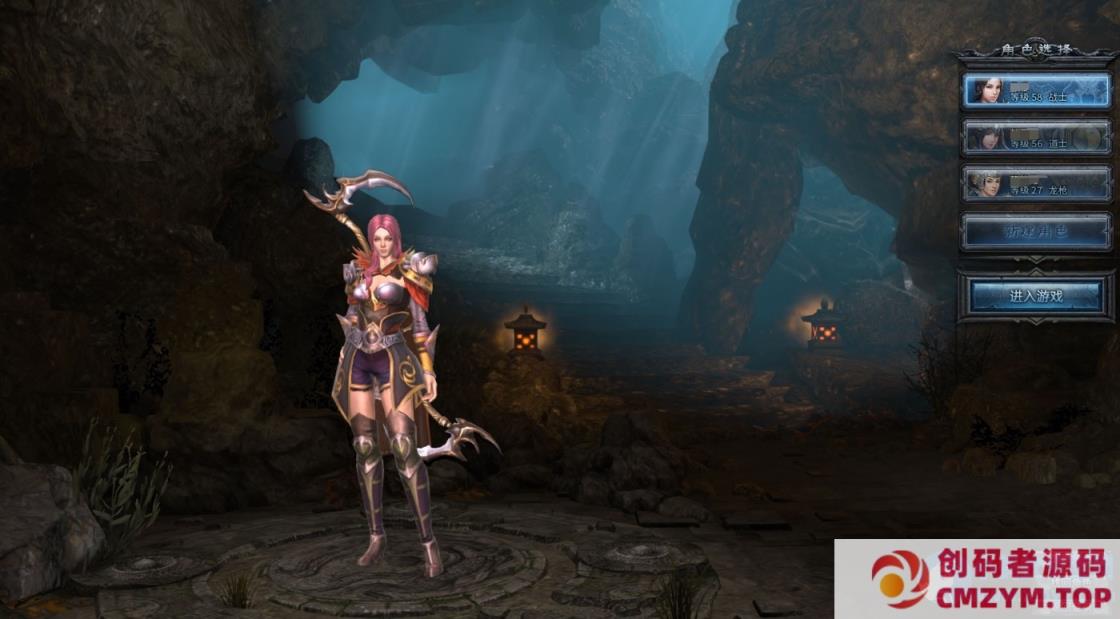1120x619 pixels.
Task: Click the 进入游戏 enter game button
Action: [1036, 295]
